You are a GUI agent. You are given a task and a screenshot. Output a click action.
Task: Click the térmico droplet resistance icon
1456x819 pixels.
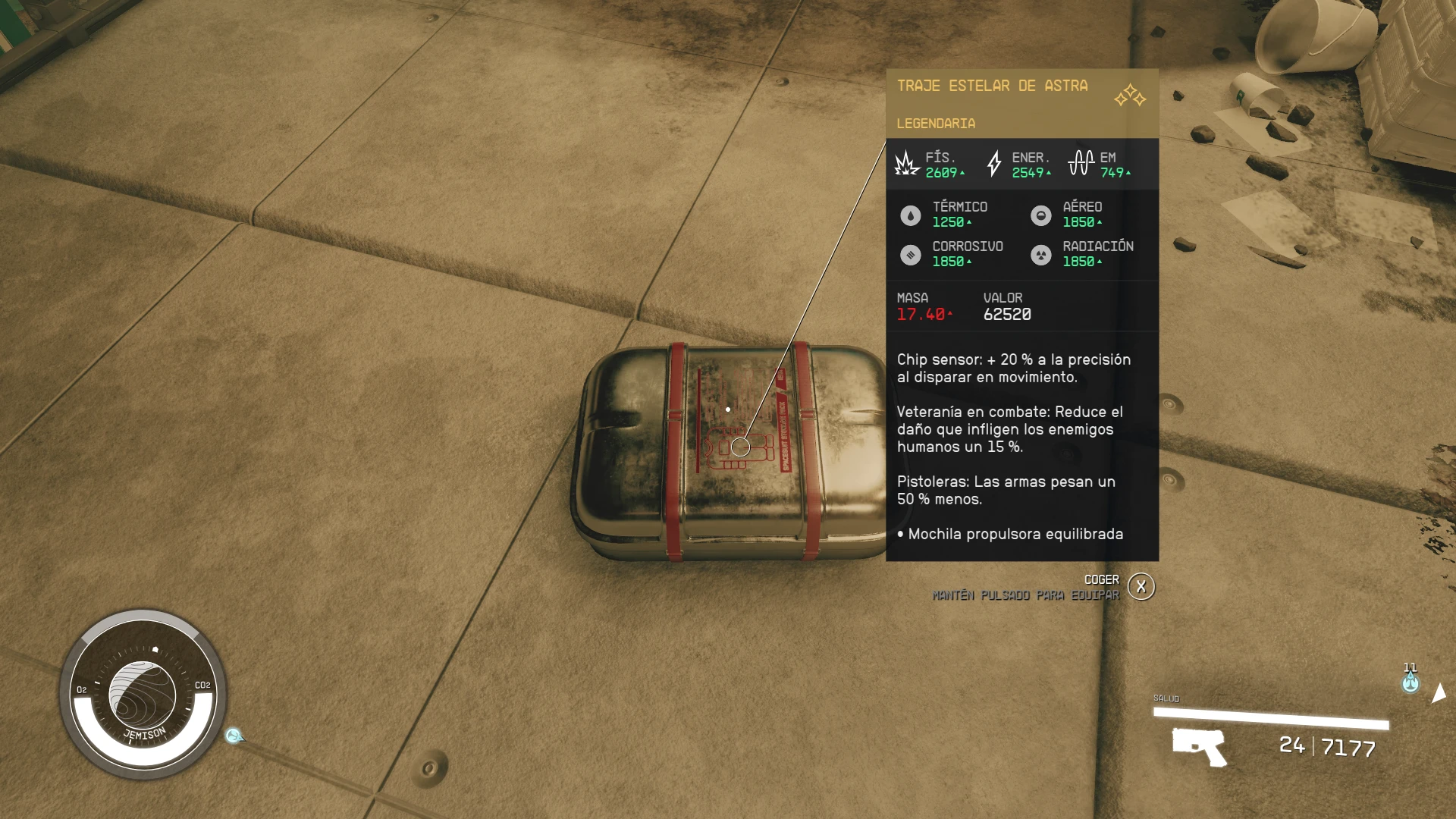(909, 215)
